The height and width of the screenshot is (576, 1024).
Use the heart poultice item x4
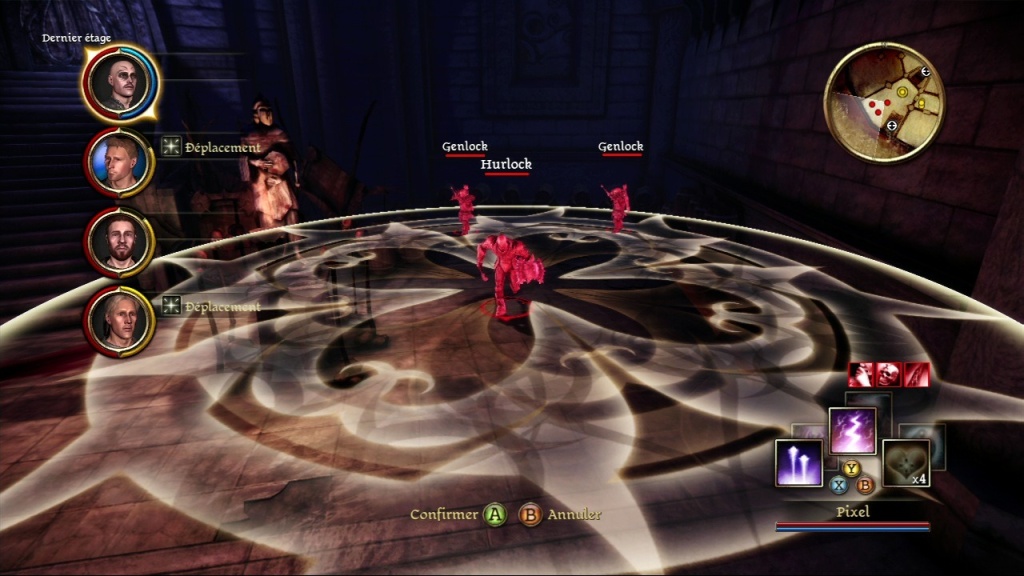click(x=905, y=463)
